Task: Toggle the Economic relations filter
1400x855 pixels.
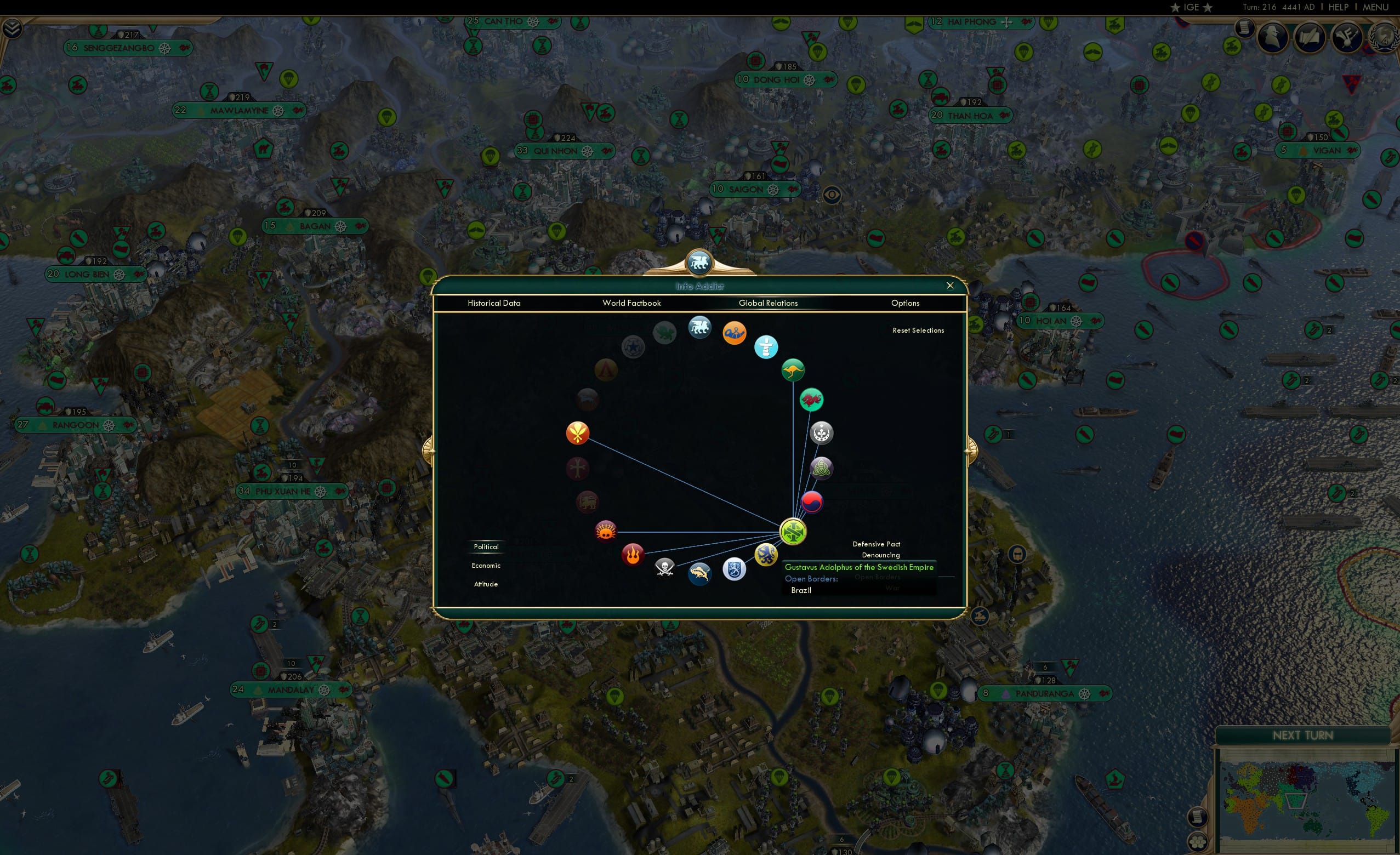Action: click(486, 565)
